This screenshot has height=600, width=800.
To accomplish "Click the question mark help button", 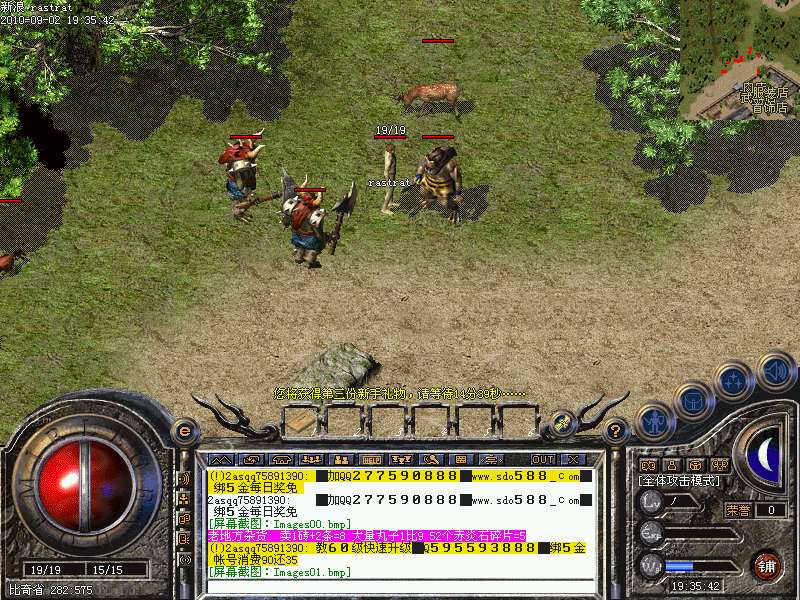I will pyautogui.click(x=617, y=433).
